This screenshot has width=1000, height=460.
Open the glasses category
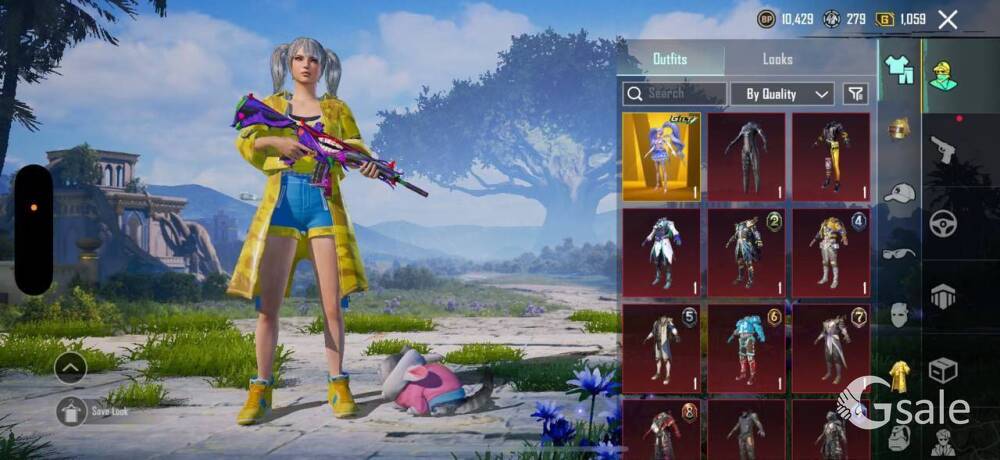point(899,254)
